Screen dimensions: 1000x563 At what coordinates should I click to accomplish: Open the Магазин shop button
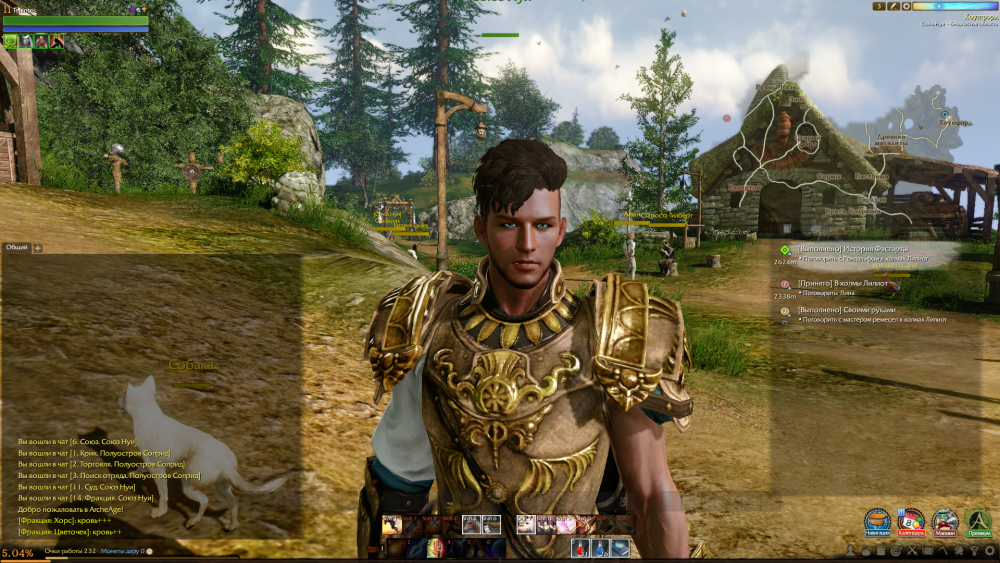(x=945, y=521)
